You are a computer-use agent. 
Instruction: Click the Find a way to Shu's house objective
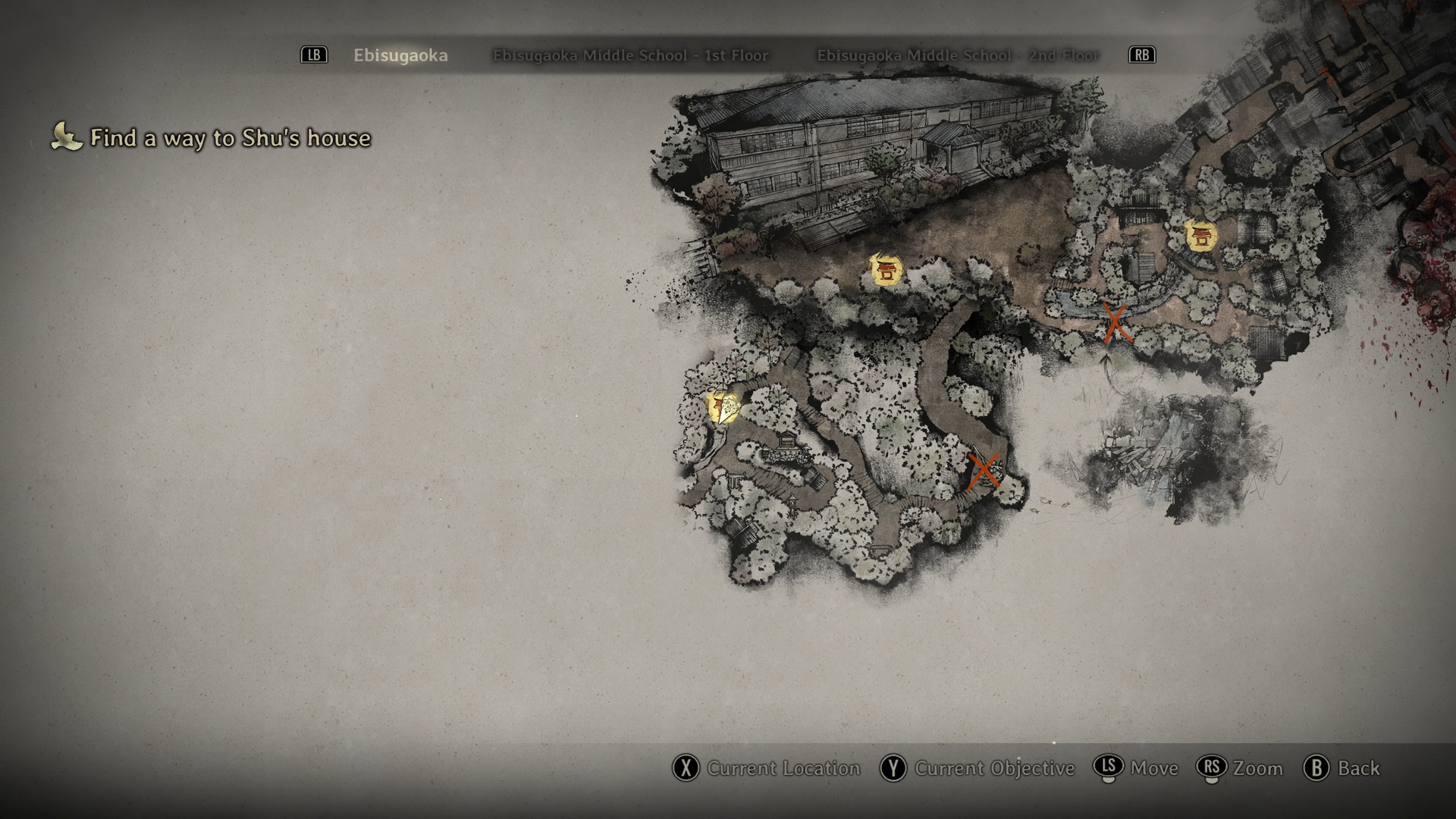(x=230, y=138)
